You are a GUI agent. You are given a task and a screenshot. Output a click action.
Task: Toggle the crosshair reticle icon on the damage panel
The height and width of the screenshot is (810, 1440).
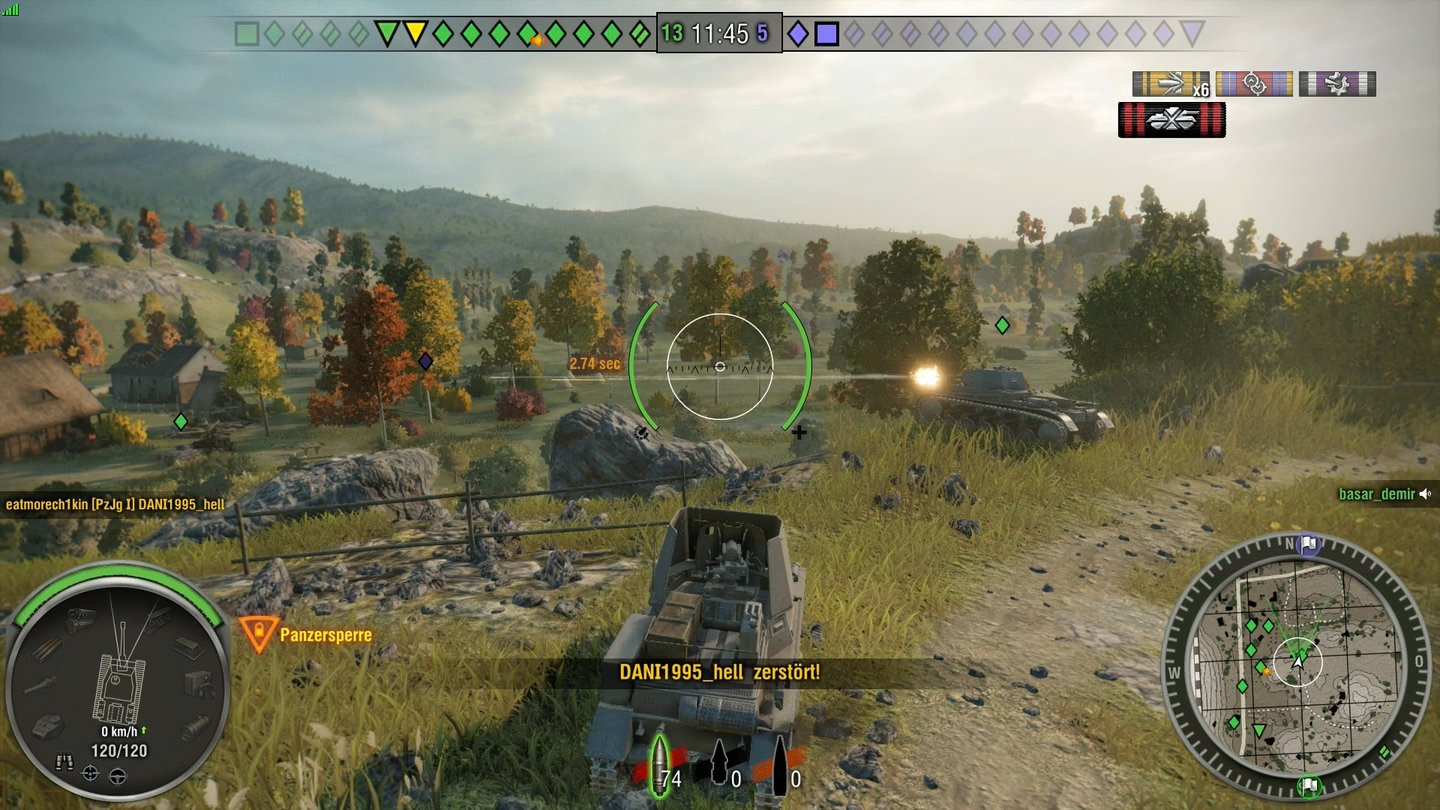[88, 773]
